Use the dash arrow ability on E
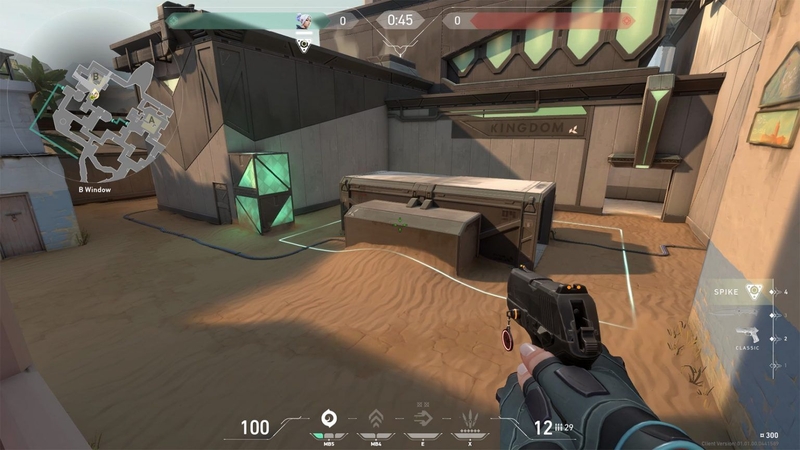This screenshot has width=800, height=450. 423,419
